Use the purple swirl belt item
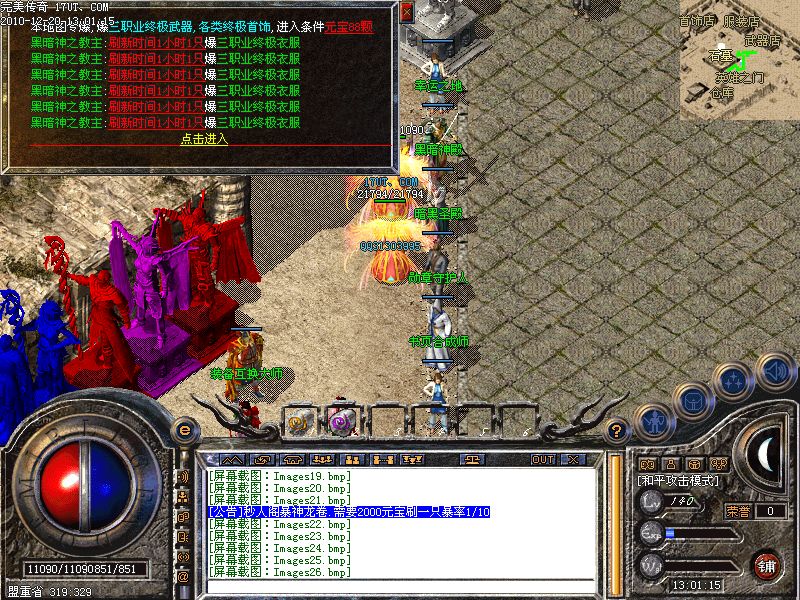The image size is (800, 600). (340, 421)
